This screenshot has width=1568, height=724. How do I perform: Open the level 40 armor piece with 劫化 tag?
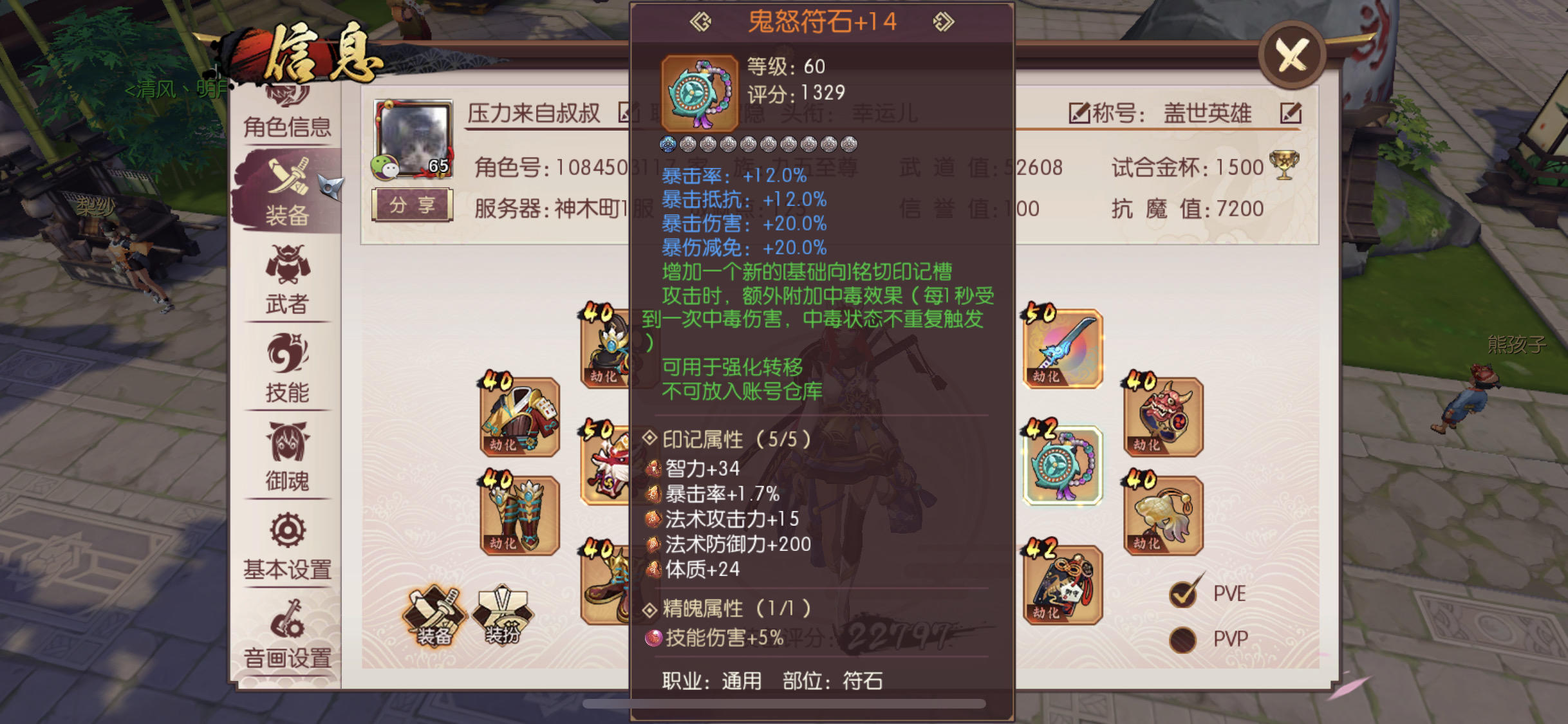tap(519, 416)
